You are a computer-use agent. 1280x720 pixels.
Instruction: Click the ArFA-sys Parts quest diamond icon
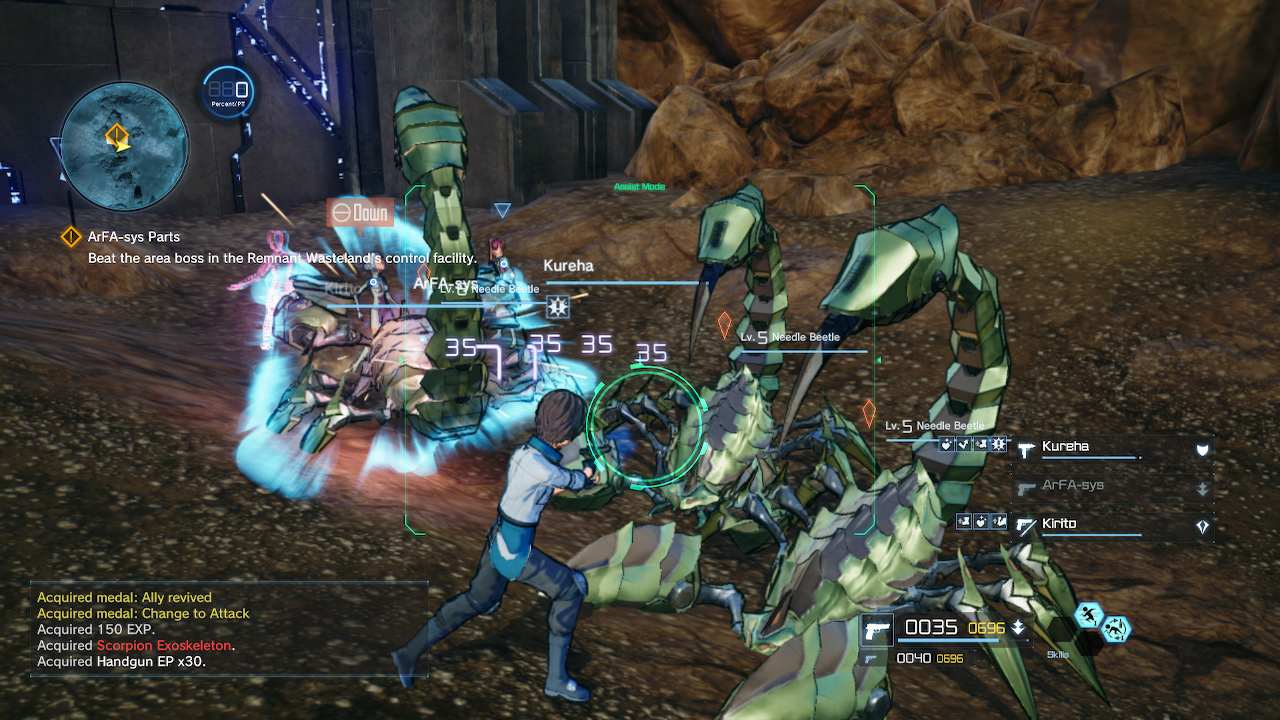click(70, 237)
